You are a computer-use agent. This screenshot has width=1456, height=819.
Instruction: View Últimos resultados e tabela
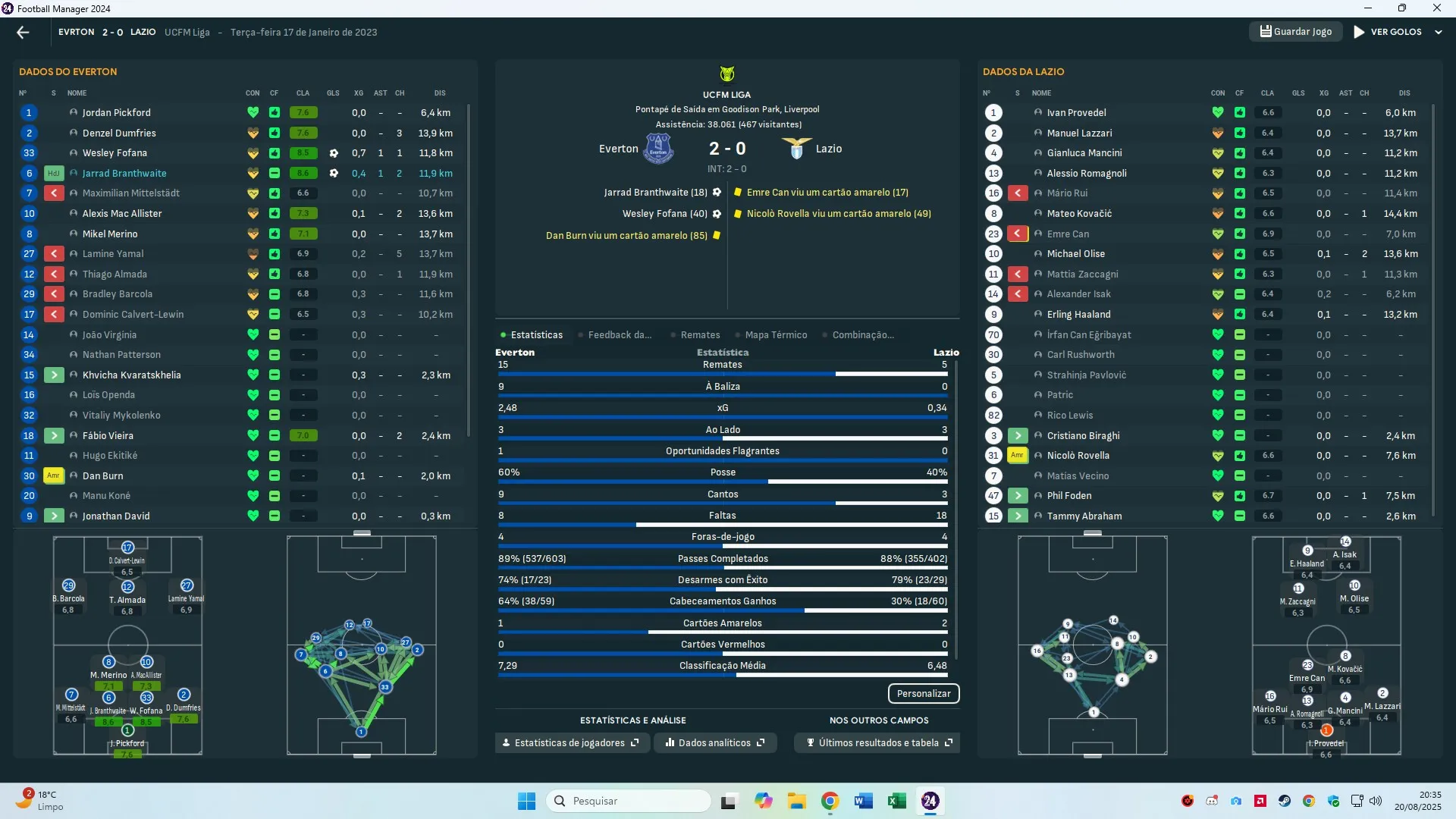click(878, 742)
